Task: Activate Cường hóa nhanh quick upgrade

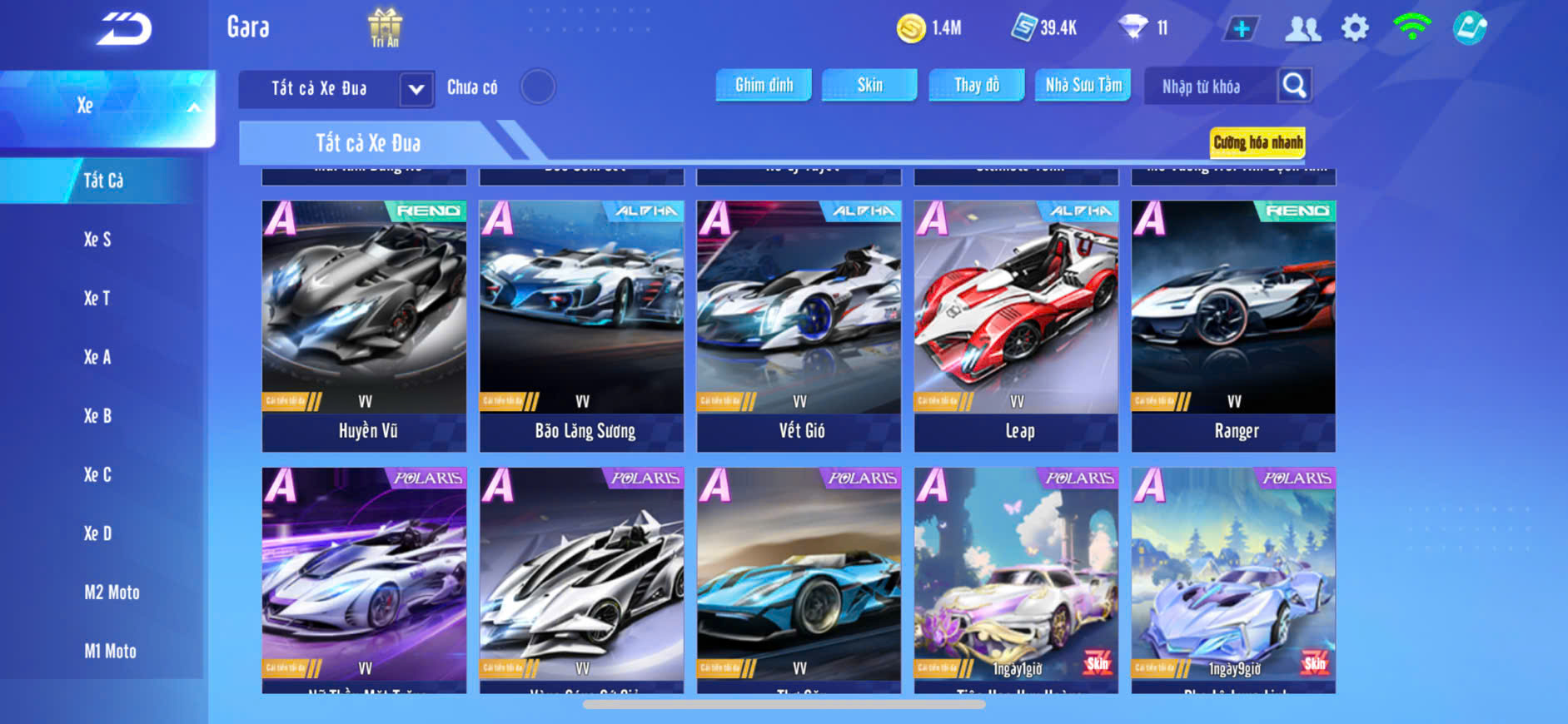Action: (1257, 142)
